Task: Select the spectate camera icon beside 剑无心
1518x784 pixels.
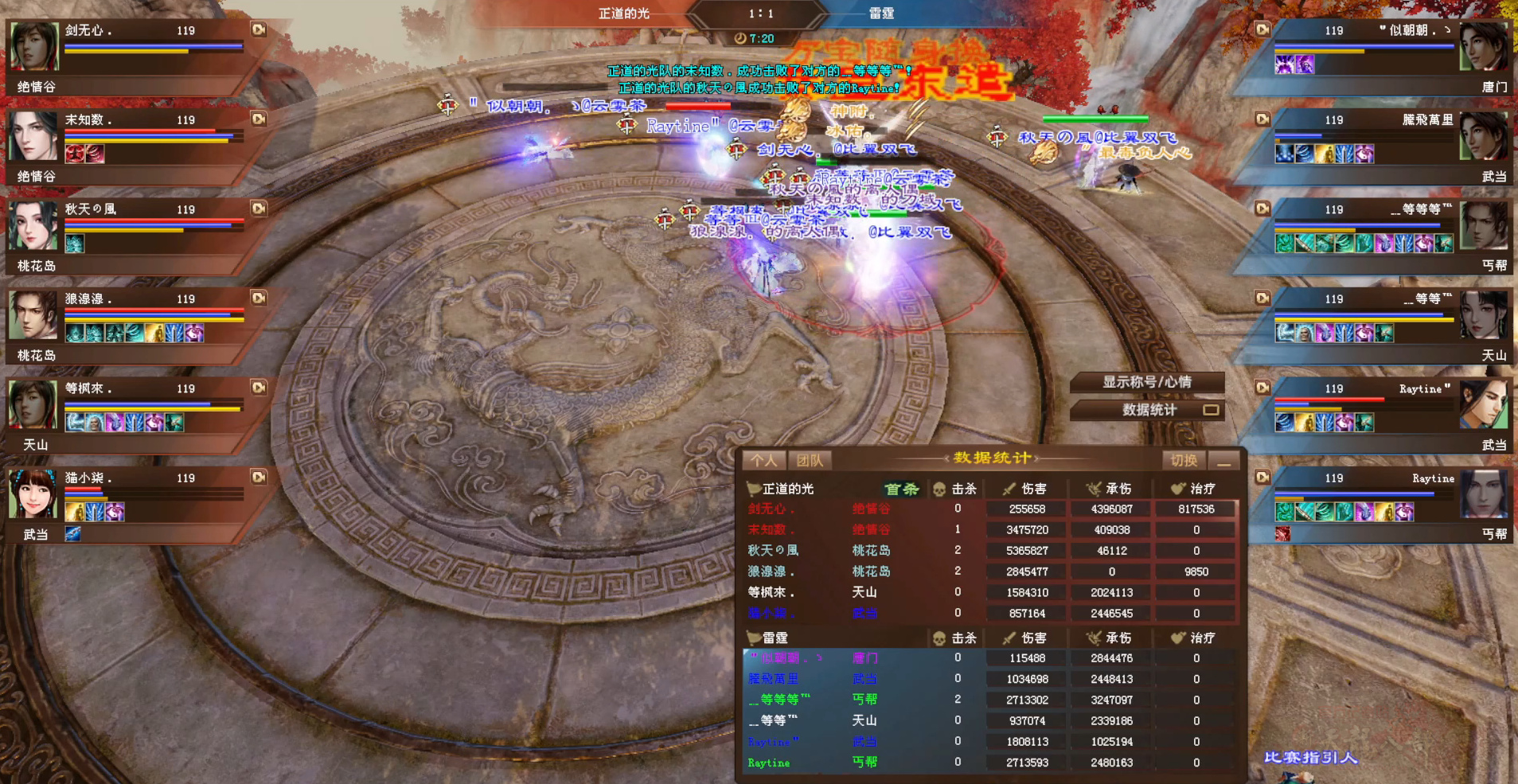Action: point(258,29)
